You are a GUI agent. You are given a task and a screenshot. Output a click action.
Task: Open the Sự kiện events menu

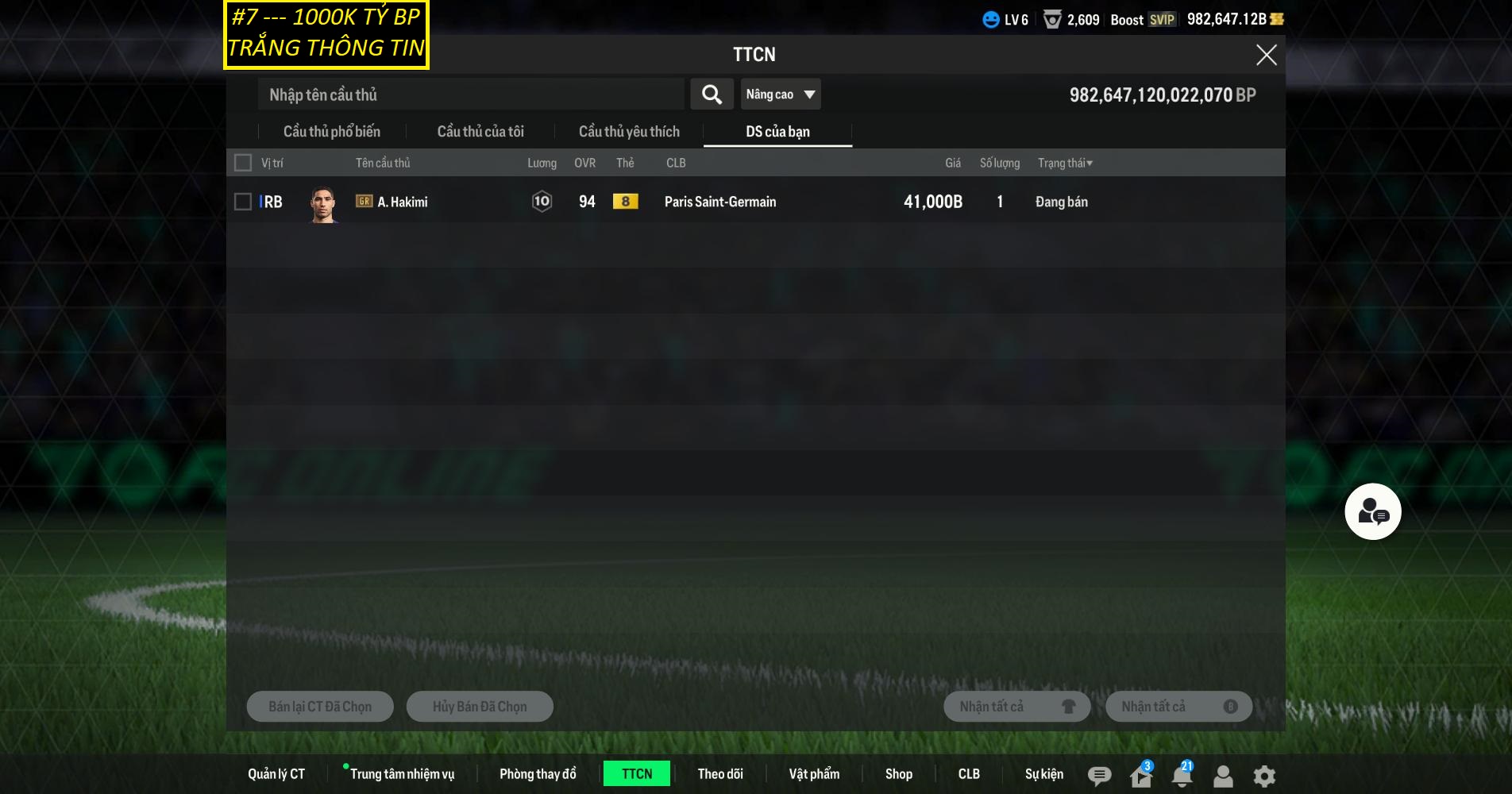point(1043,774)
